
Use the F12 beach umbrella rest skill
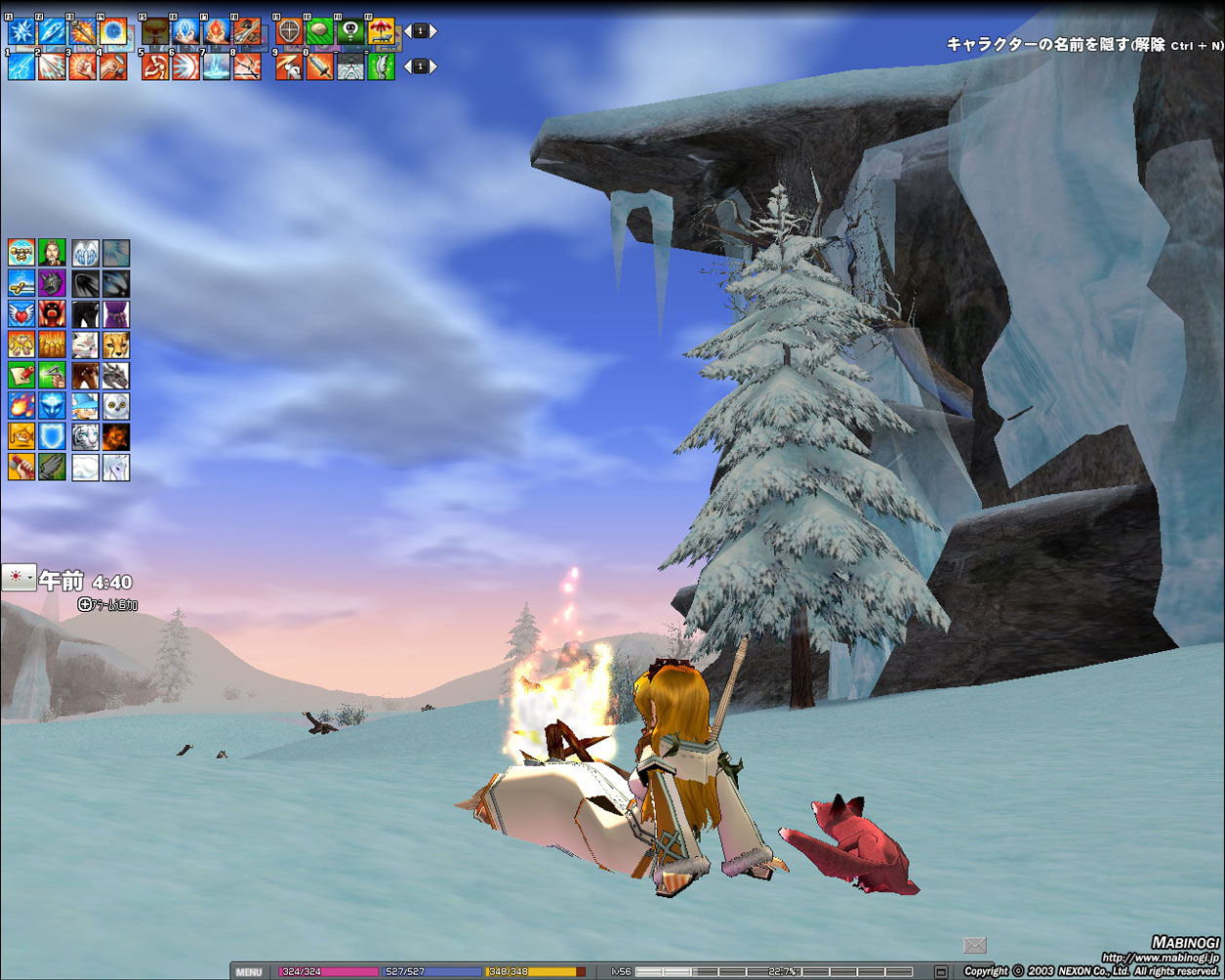381,32
